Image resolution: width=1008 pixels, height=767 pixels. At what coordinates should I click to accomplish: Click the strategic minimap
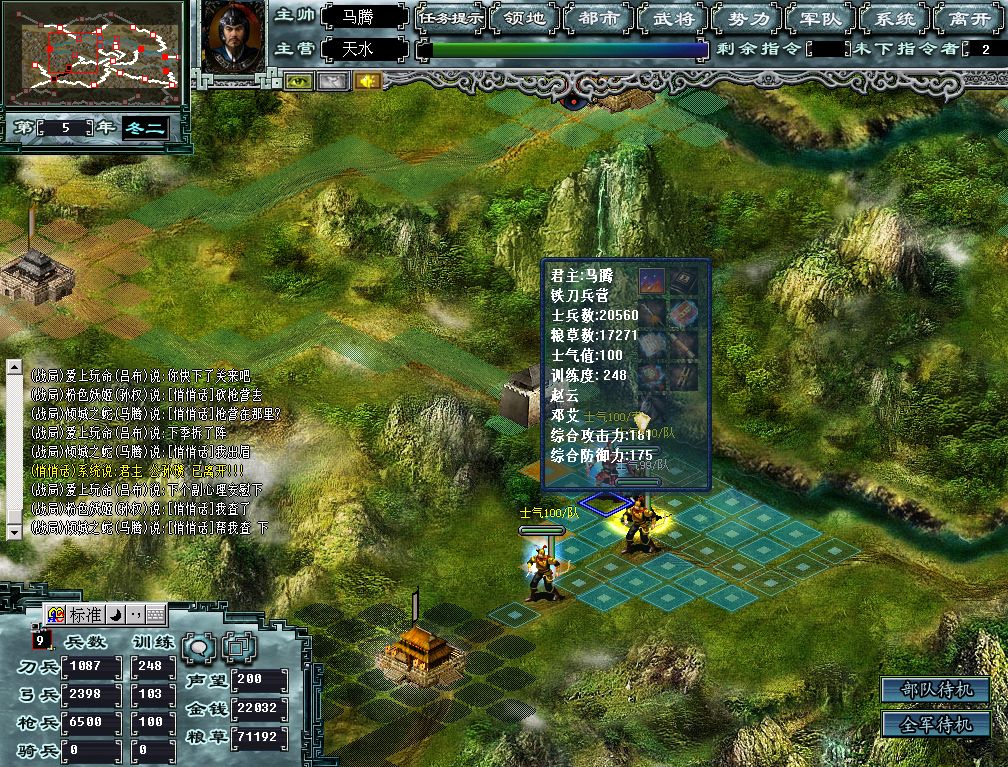(x=92, y=53)
